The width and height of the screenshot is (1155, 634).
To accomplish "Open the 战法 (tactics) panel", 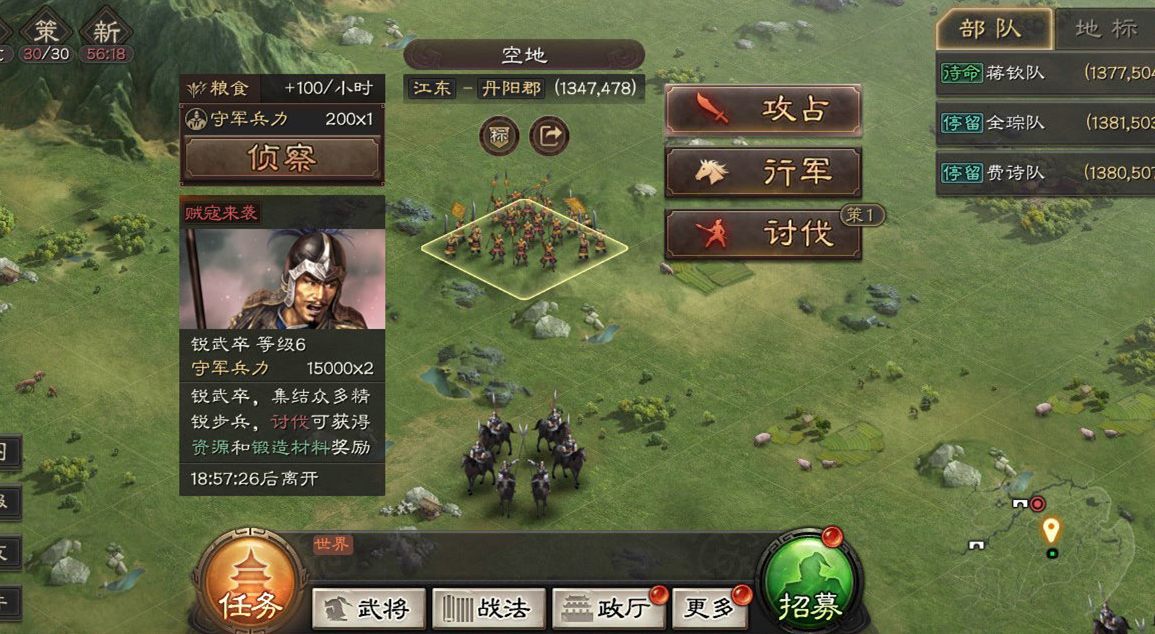I will point(488,608).
